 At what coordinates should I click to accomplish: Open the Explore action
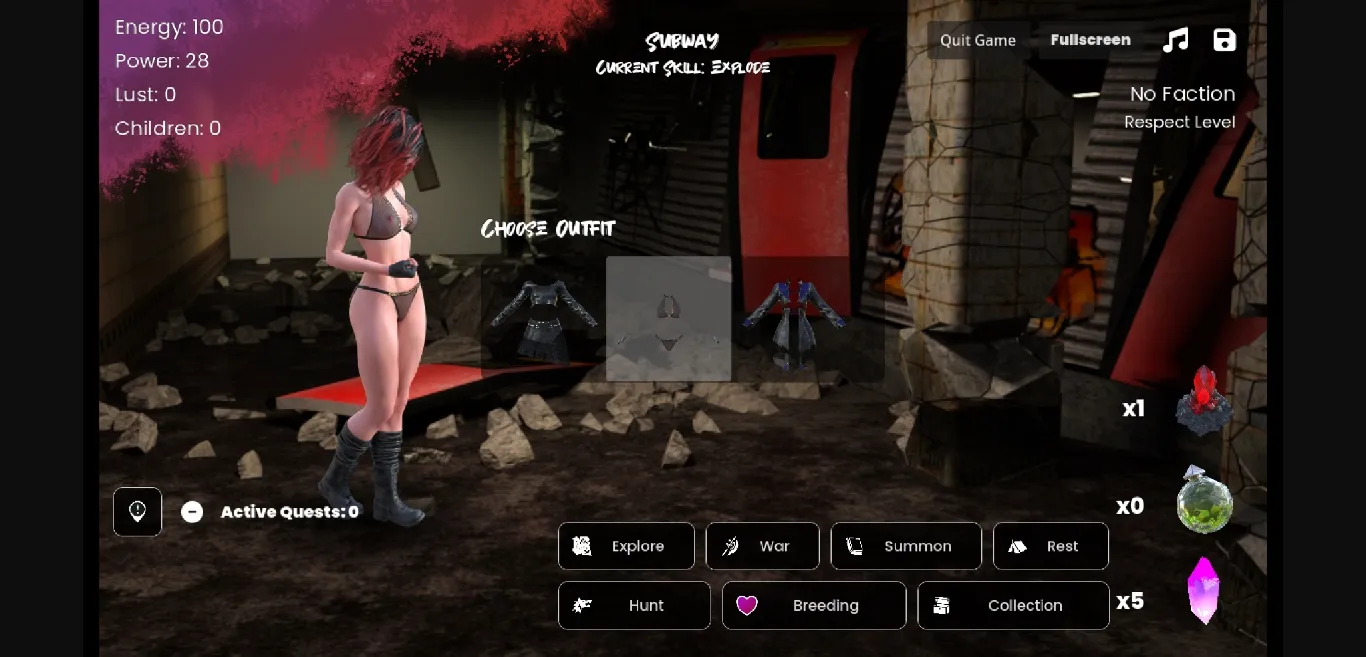626,546
